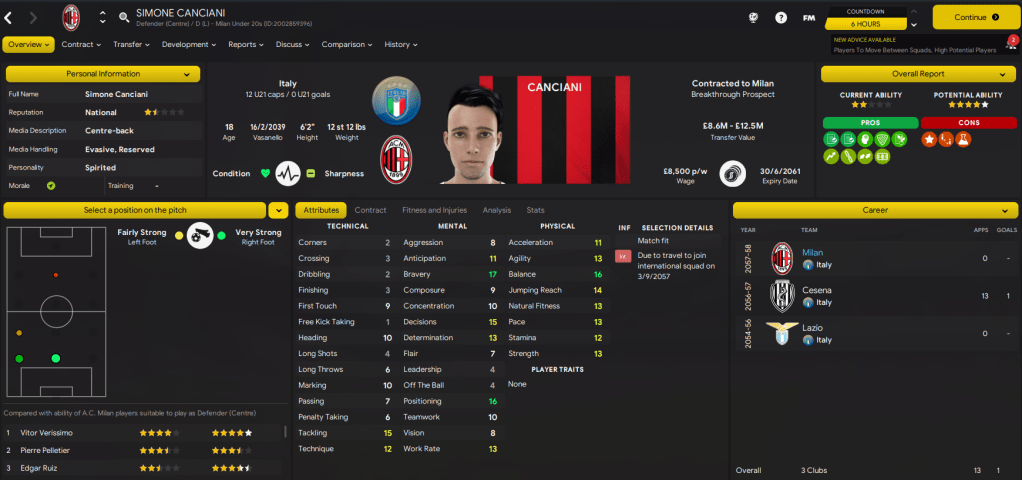Switch to the Stats tab

click(x=535, y=210)
